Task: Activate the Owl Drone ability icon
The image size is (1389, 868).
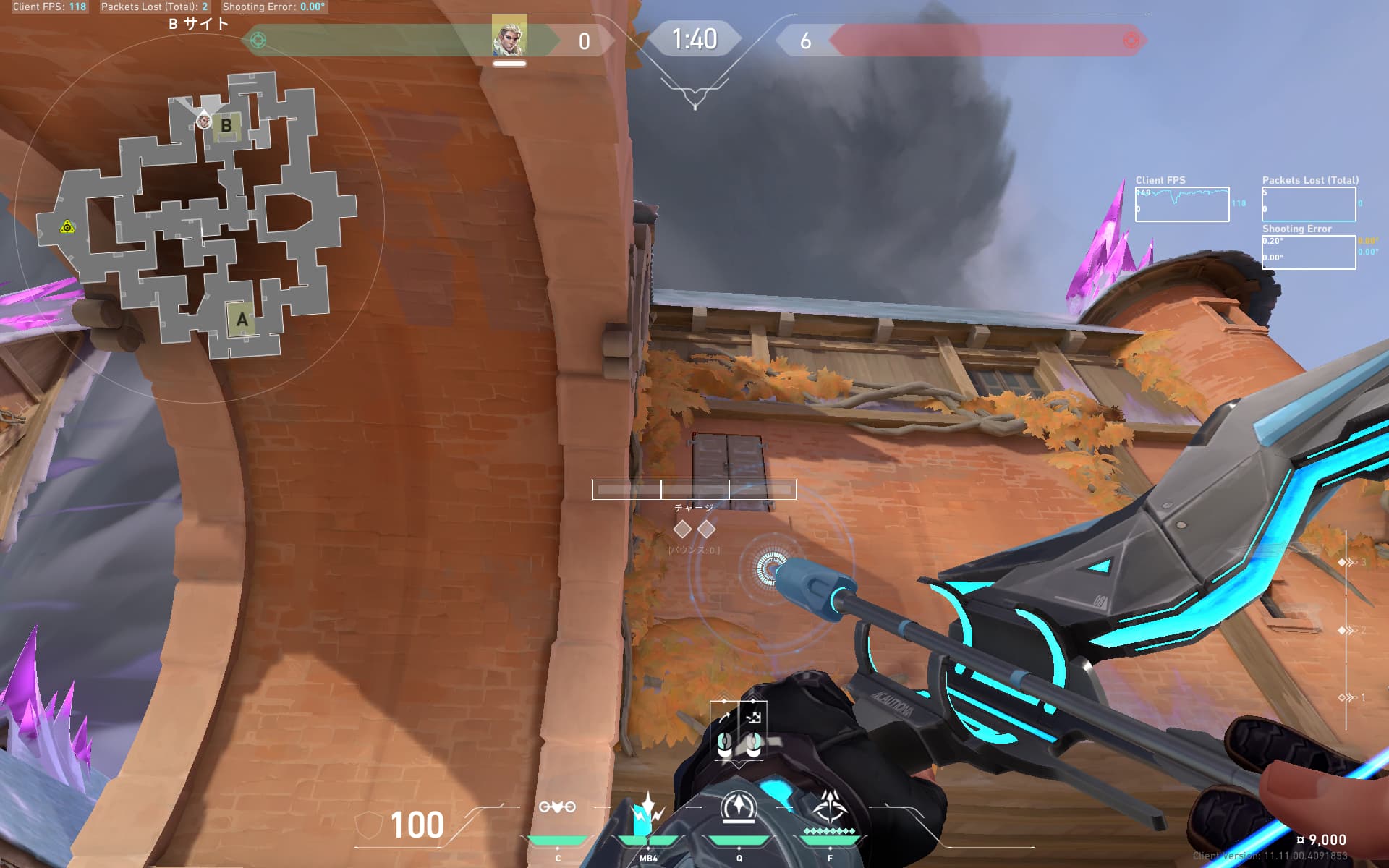Action: click(557, 807)
